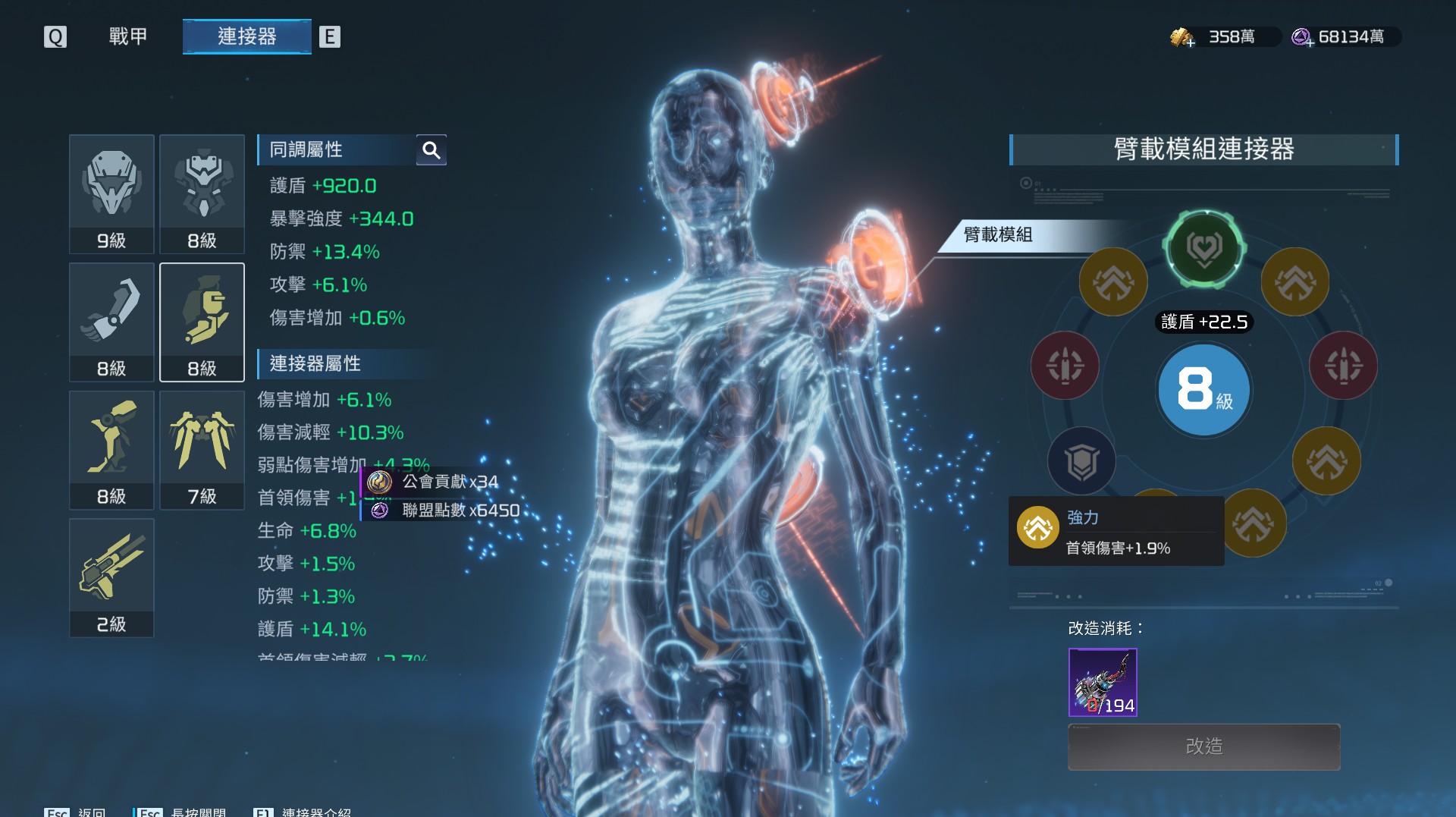Screen dimensions: 1456x817
Task: Select the level 7 wings slot
Action: point(202,450)
